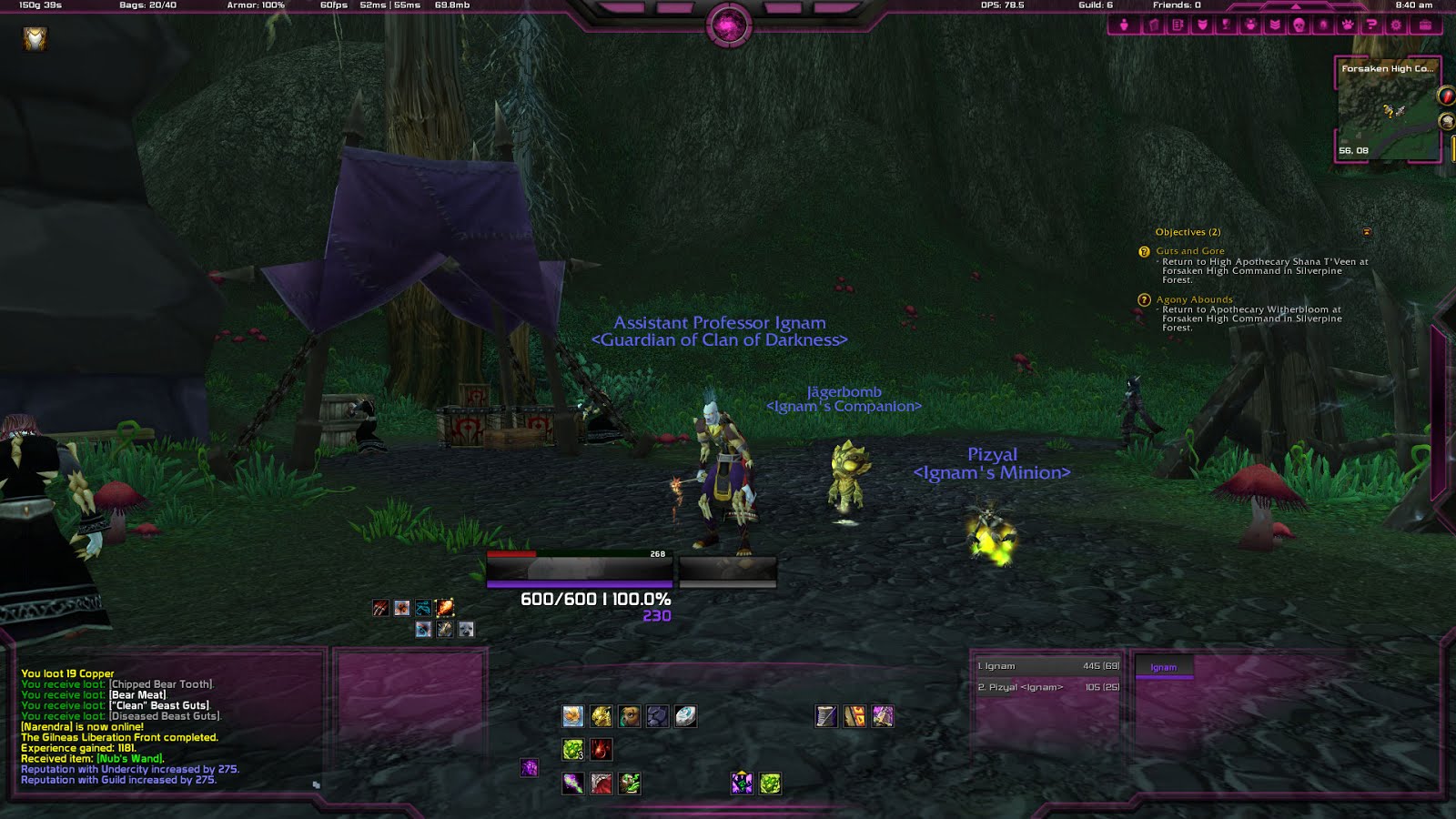The height and width of the screenshot is (819, 1456).
Task: Open the gear-shaped settings menu button
Action: (1395, 25)
